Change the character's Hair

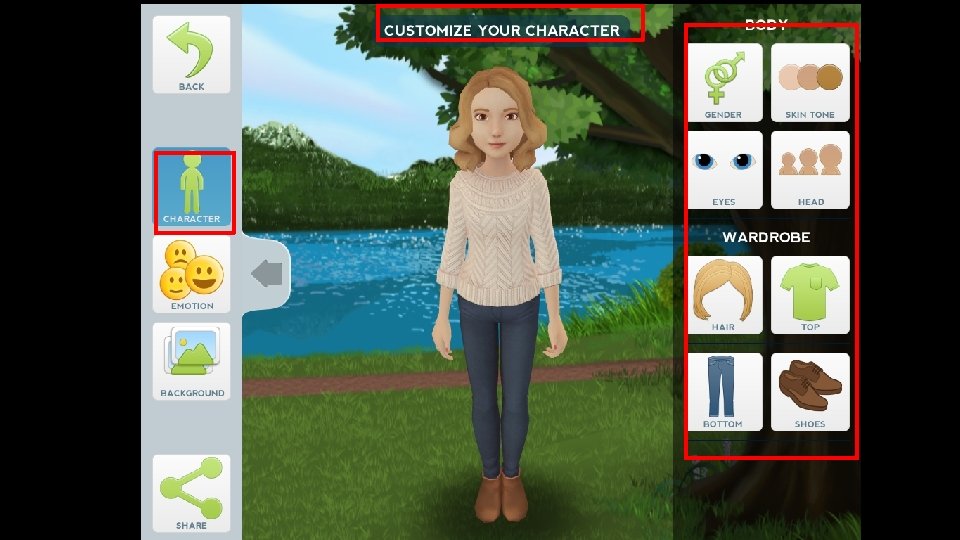724,295
